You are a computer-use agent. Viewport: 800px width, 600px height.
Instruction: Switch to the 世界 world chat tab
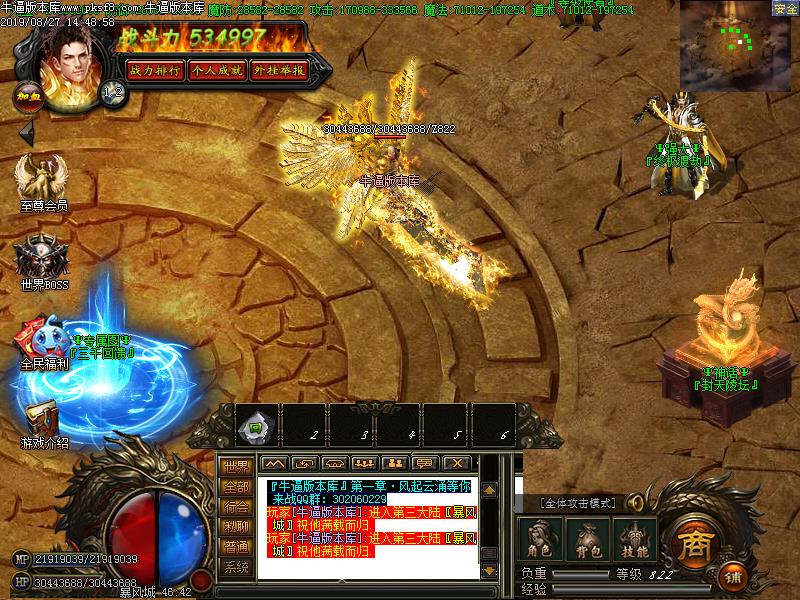pos(236,466)
